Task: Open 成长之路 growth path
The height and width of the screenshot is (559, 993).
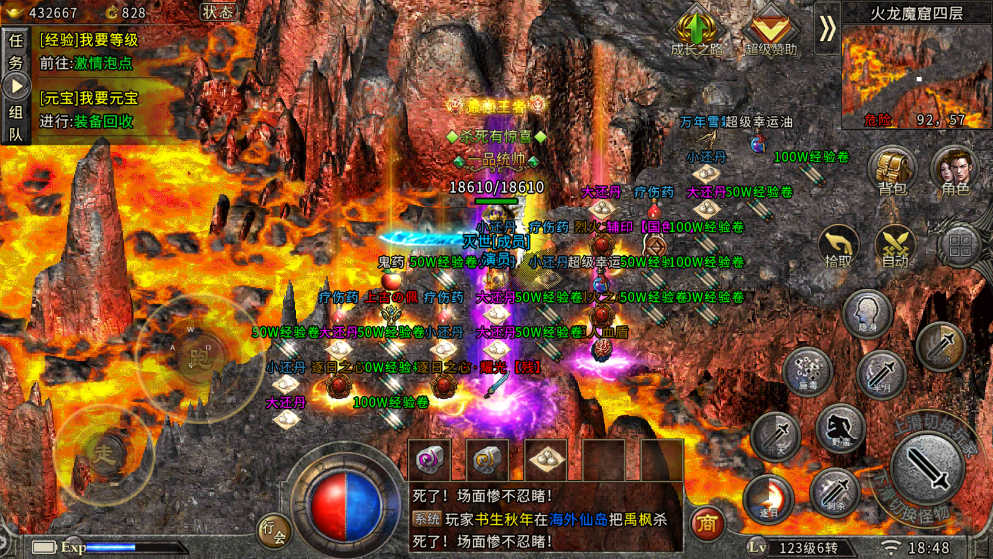Action: point(697,30)
